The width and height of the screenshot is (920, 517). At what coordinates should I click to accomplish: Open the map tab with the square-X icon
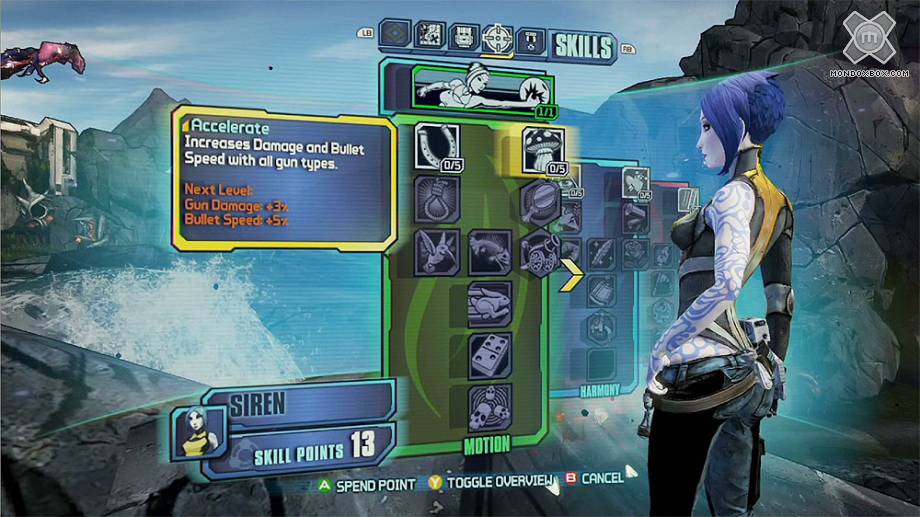pos(431,37)
